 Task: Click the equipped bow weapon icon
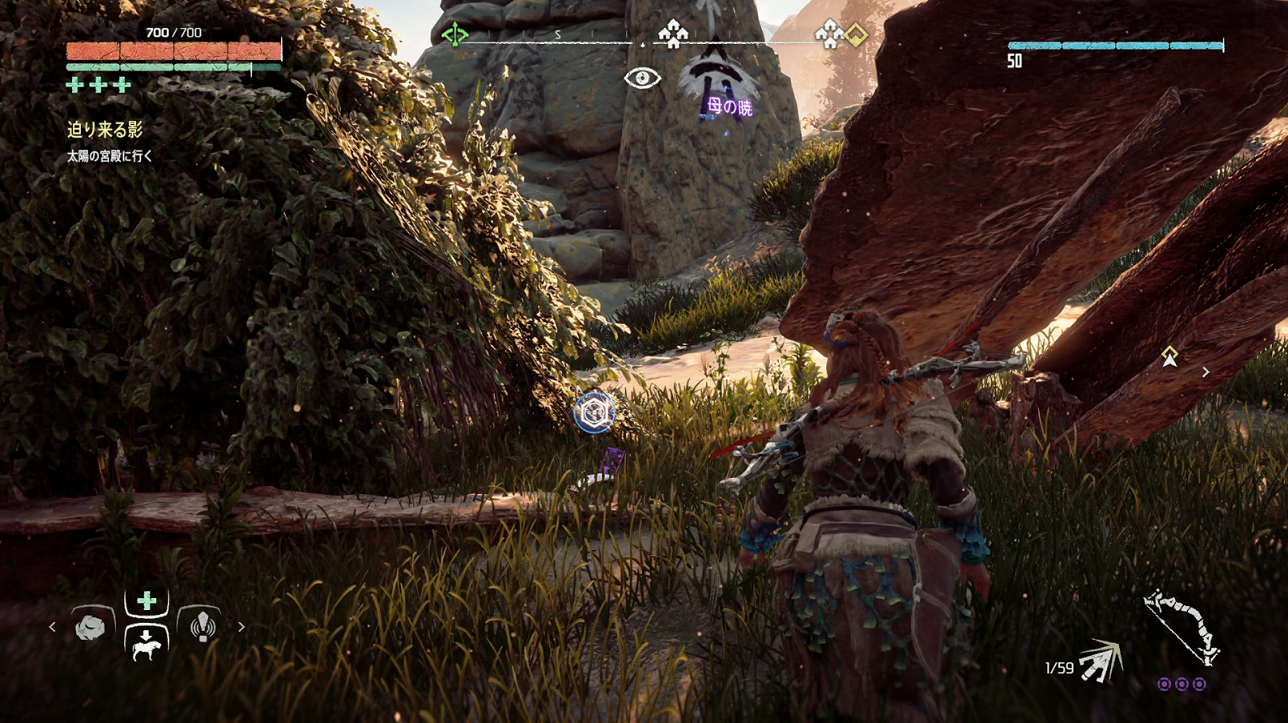[x=1181, y=626]
